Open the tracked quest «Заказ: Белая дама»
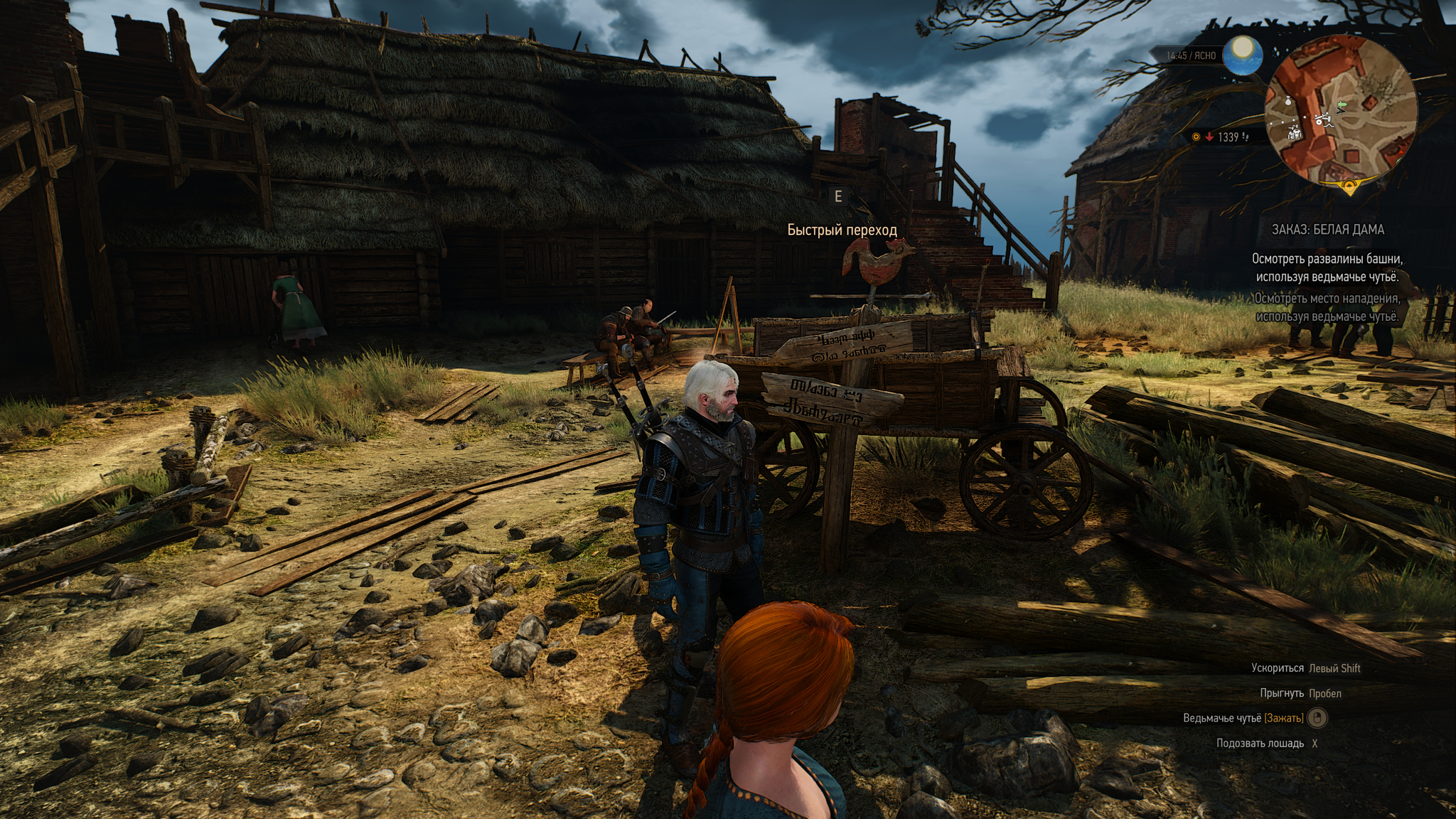 [1327, 230]
